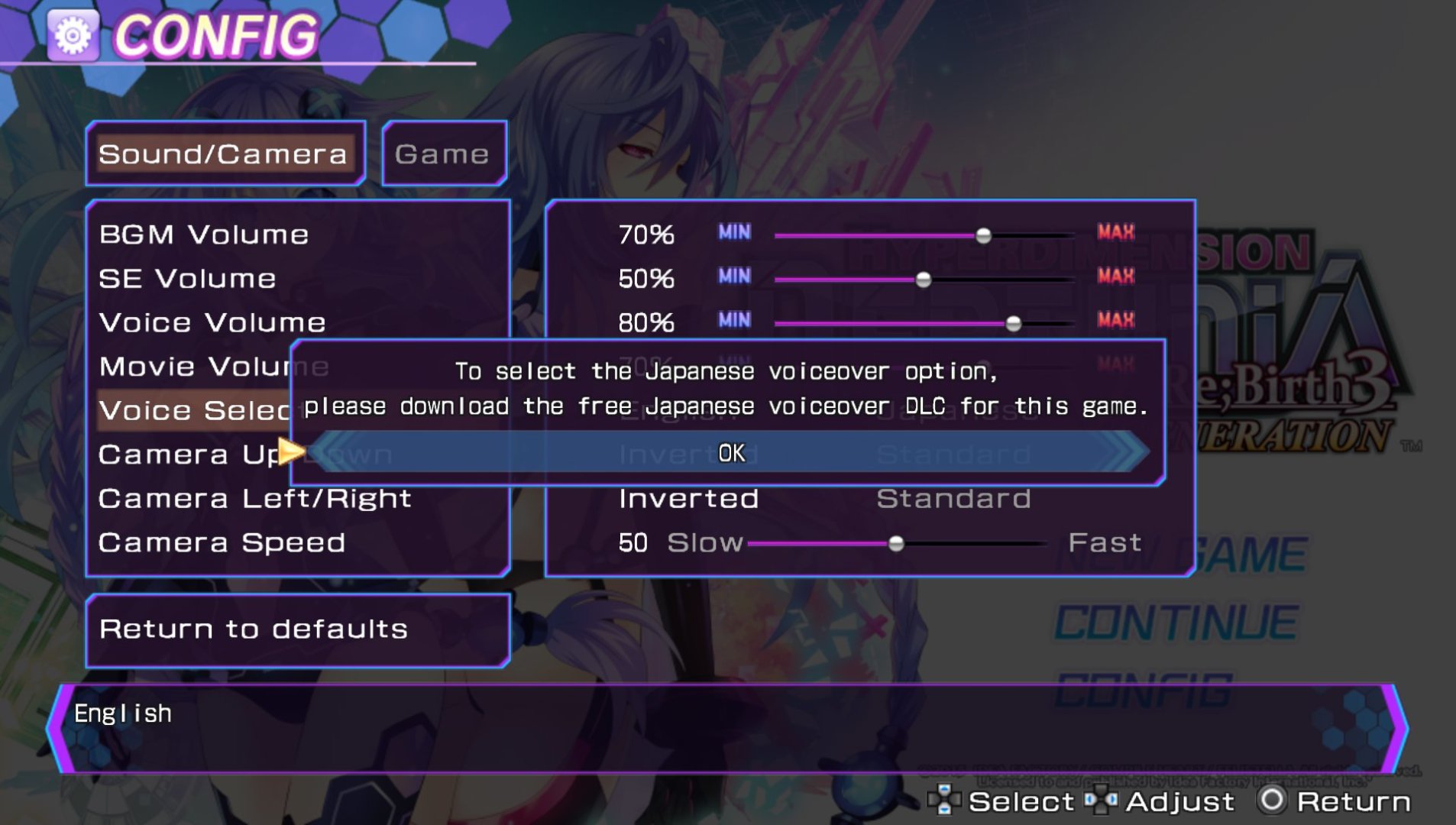The height and width of the screenshot is (825, 1456).
Task: Choose the Voice Select option
Action: pos(194,411)
